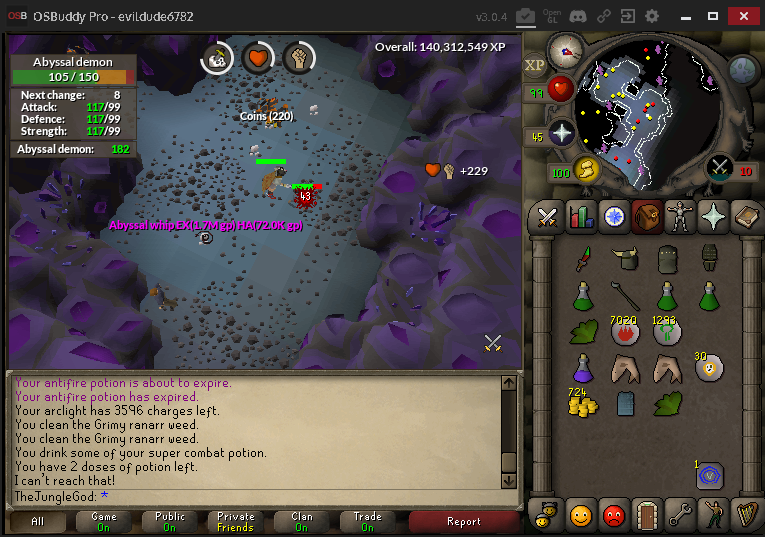Click the purple potion in inventory

[x=582, y=368]
